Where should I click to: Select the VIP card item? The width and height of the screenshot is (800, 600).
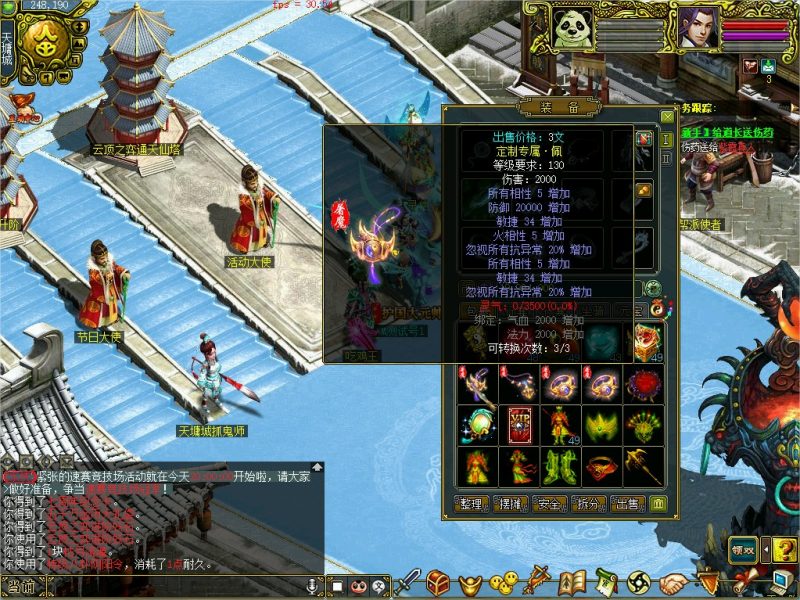click(x=517, y=425)
